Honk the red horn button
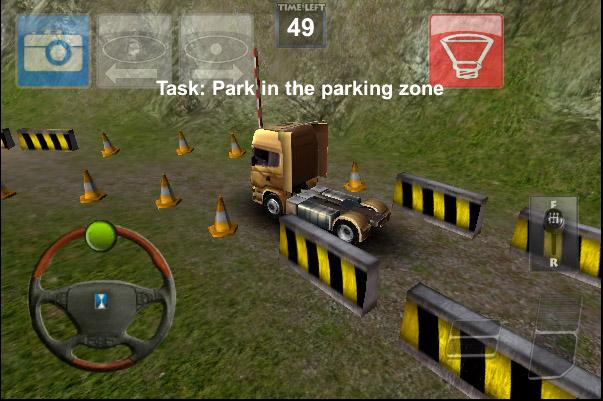The width and height of the screenshot is (603, 401). point(466,50)
